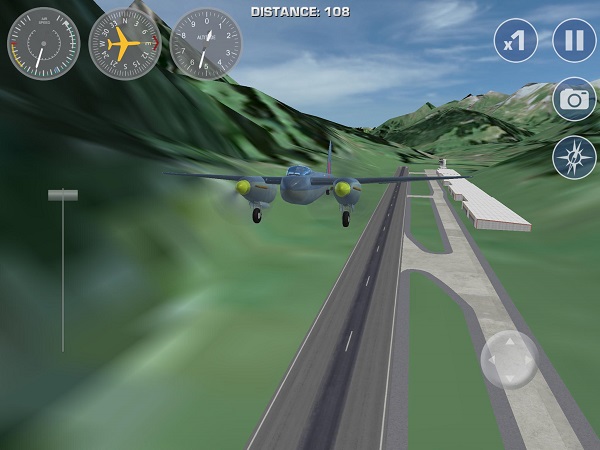Tap the compass navigation button
Image resolution: width=600 pixels, height=450 pixels.
point(574,158)
